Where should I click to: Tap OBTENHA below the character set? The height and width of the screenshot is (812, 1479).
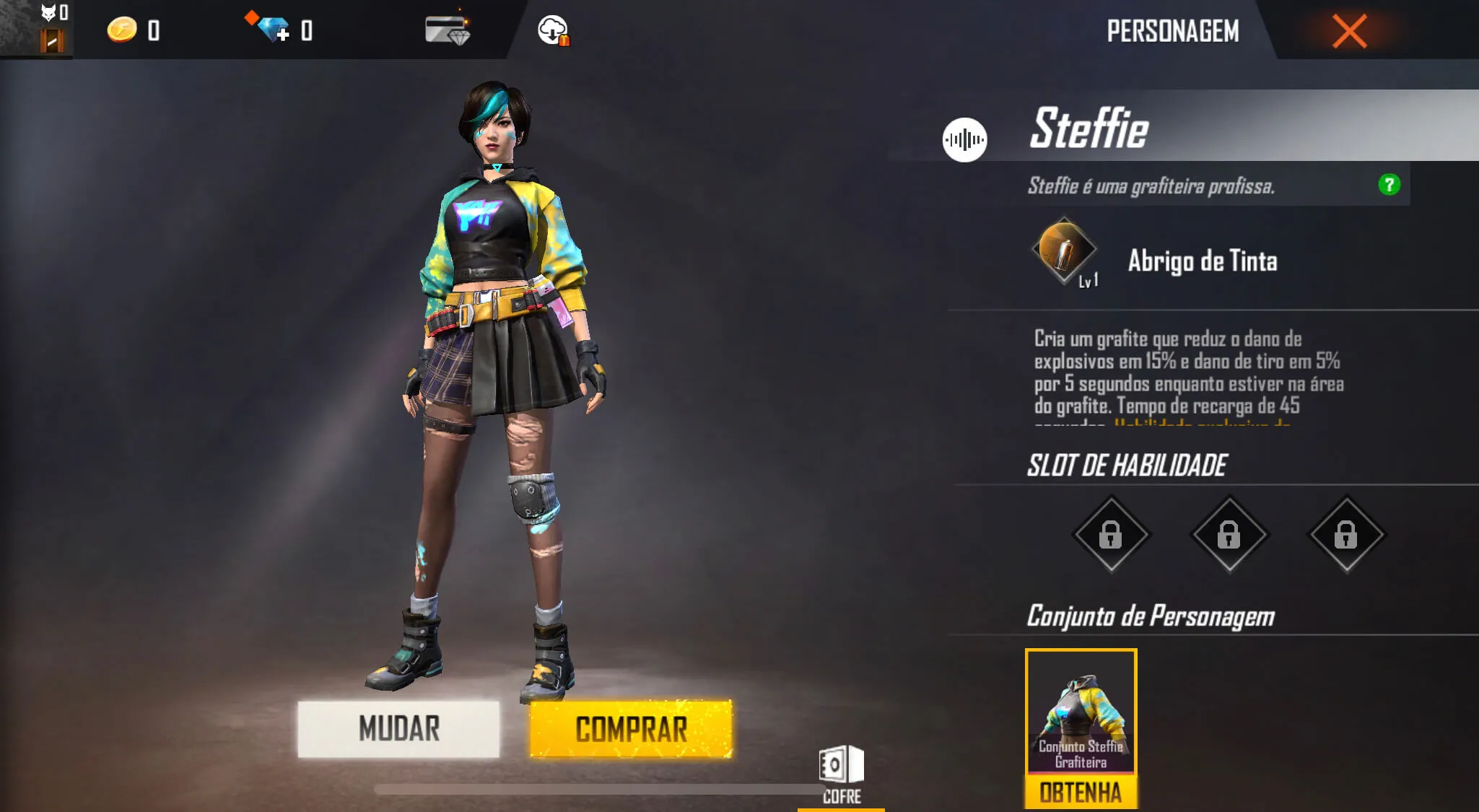coord(1081,793)
